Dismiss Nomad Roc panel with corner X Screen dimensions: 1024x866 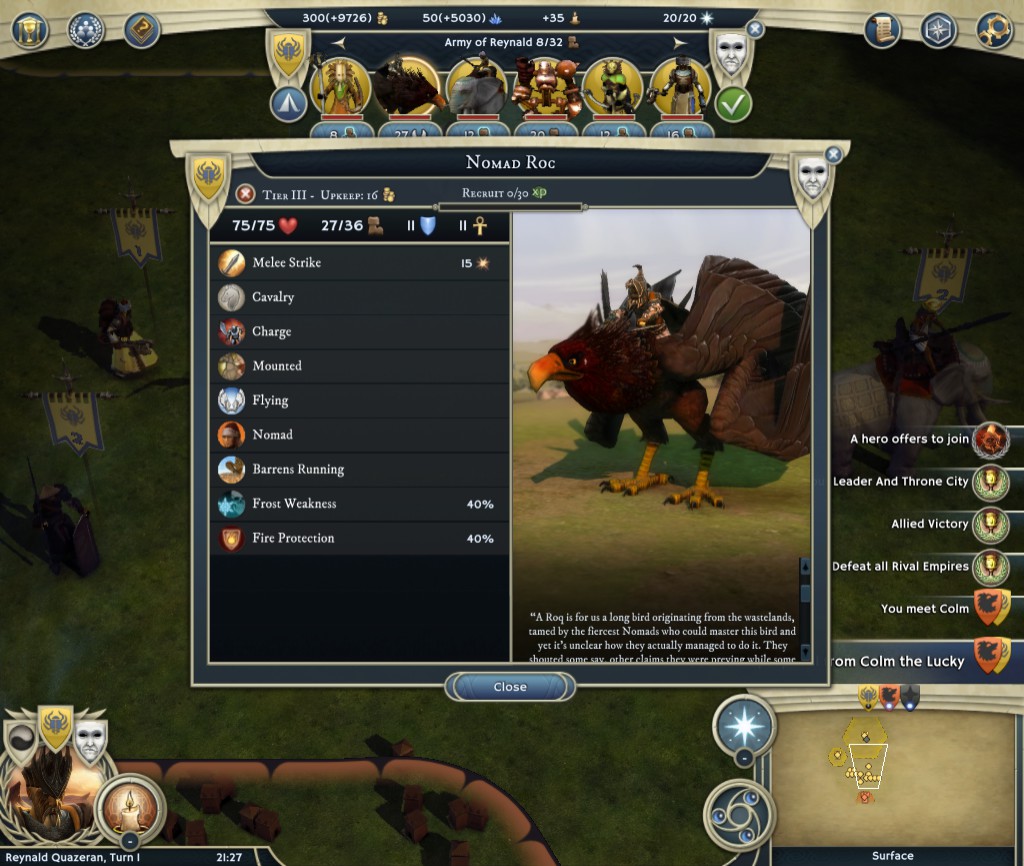[833, 154]
